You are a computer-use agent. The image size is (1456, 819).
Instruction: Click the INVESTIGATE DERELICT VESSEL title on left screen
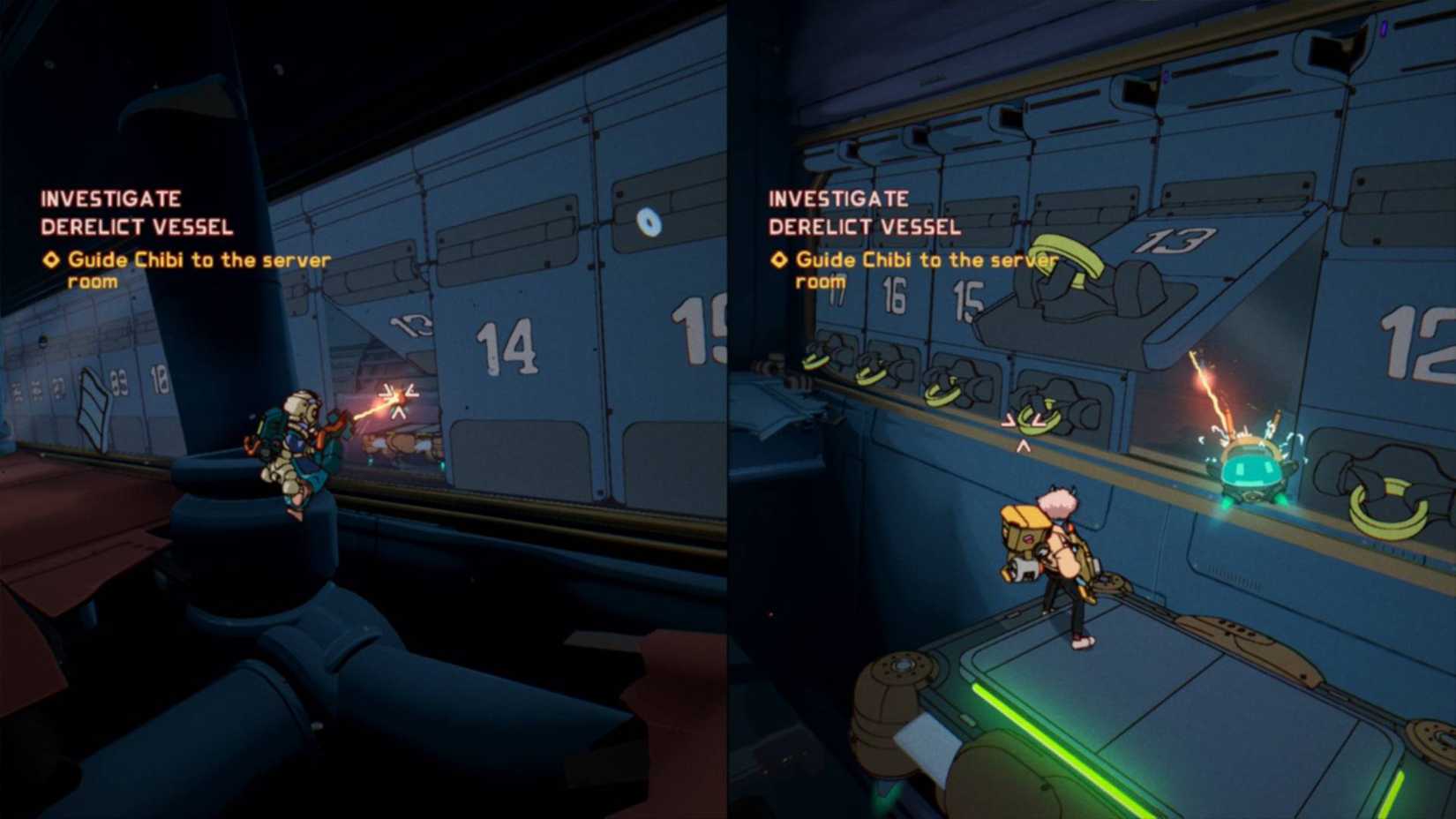(137, 212)
